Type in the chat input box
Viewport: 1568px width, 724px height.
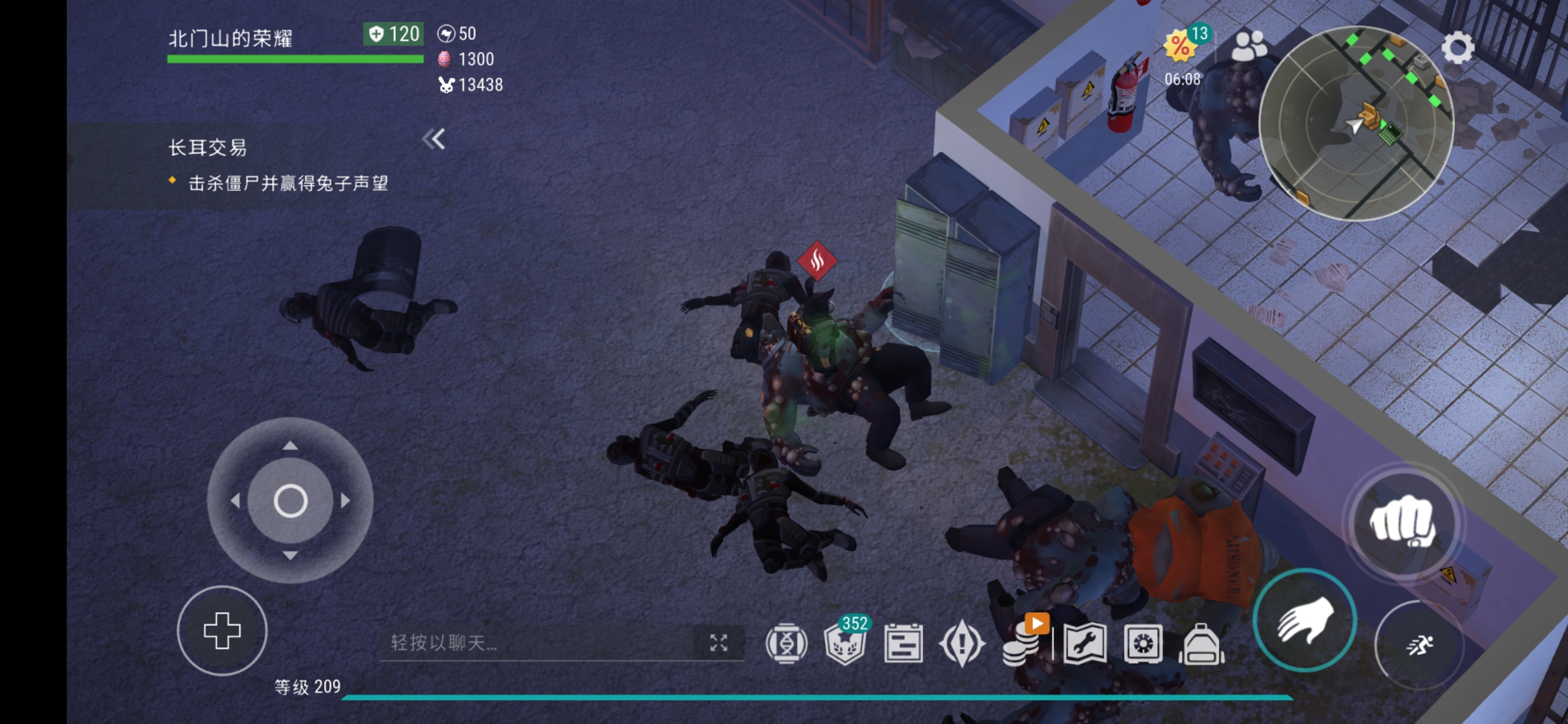[536, 643]
